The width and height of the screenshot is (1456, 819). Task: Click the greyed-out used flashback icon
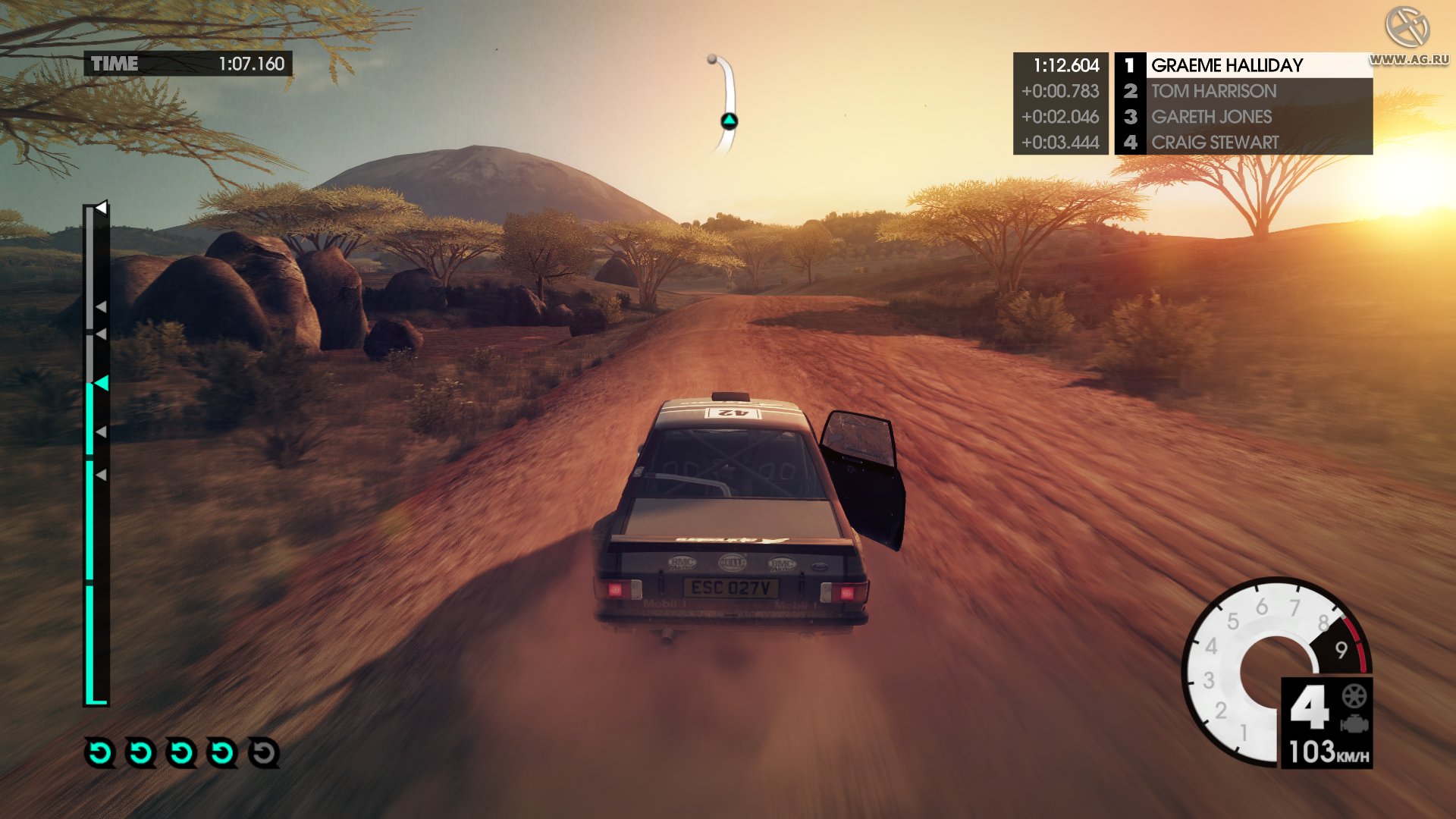coord(263,753)
